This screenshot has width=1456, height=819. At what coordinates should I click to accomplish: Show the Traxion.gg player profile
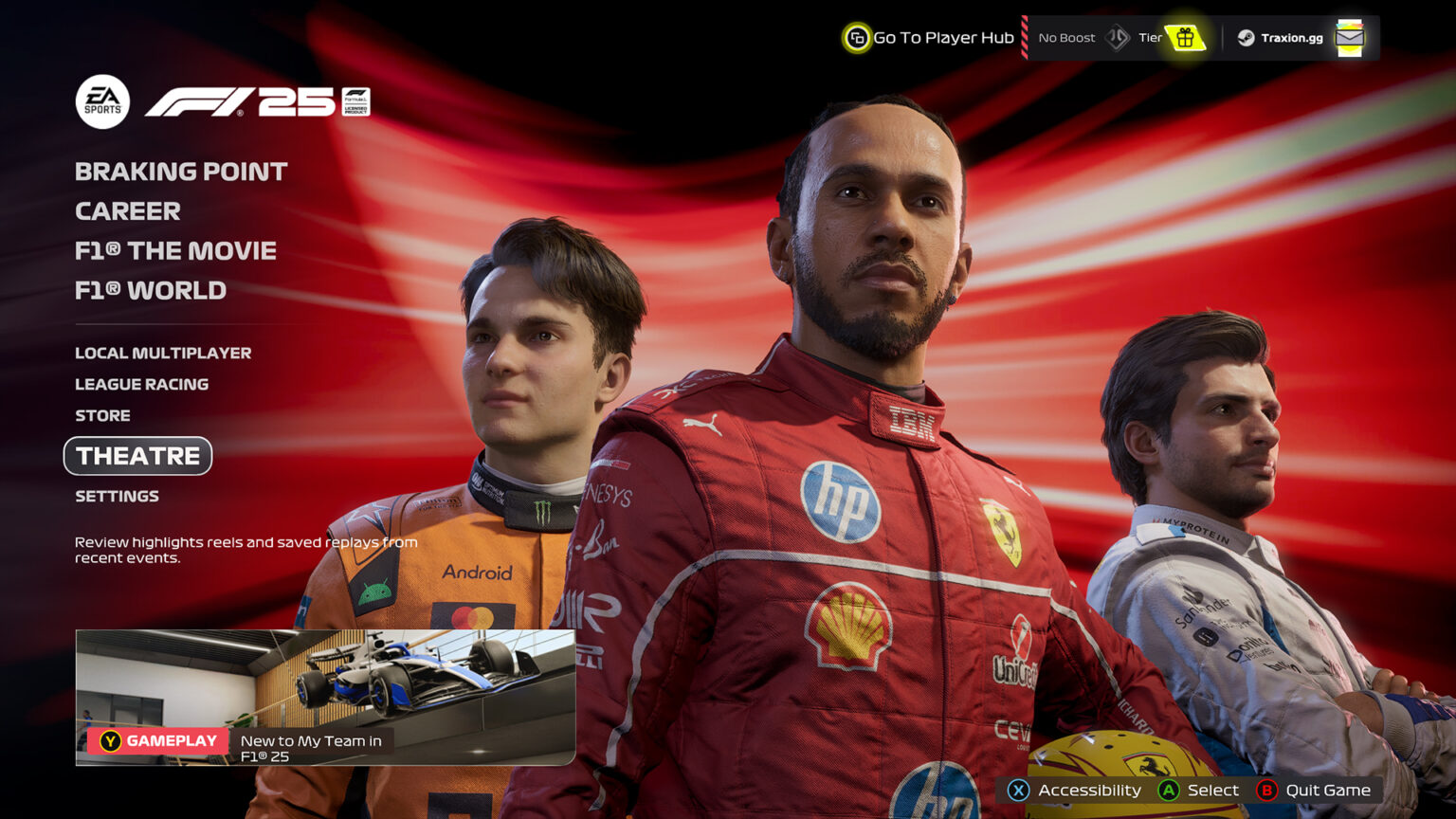(1280, 38)
